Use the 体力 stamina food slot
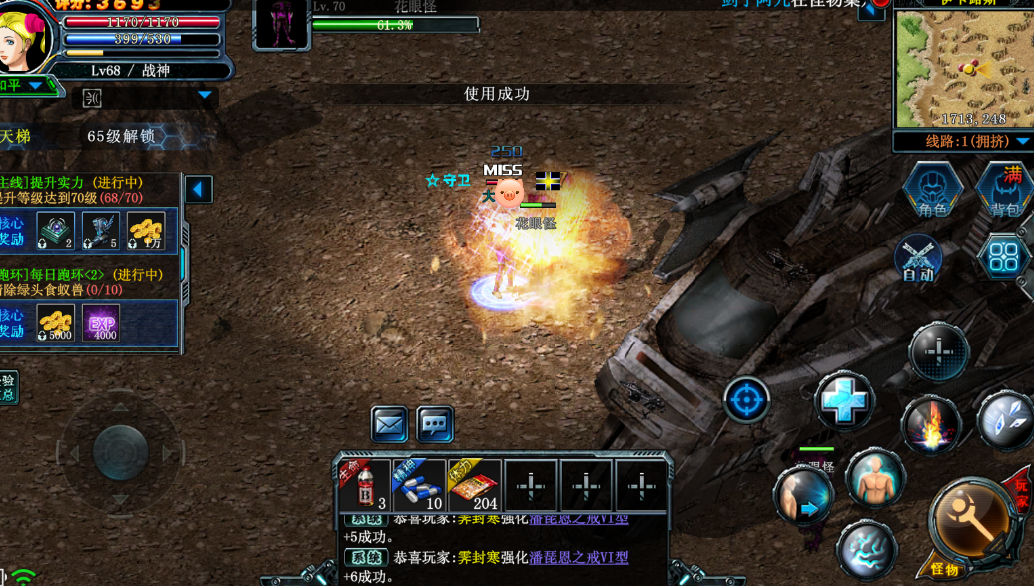The image size is (1034, 586). point(474,486)
